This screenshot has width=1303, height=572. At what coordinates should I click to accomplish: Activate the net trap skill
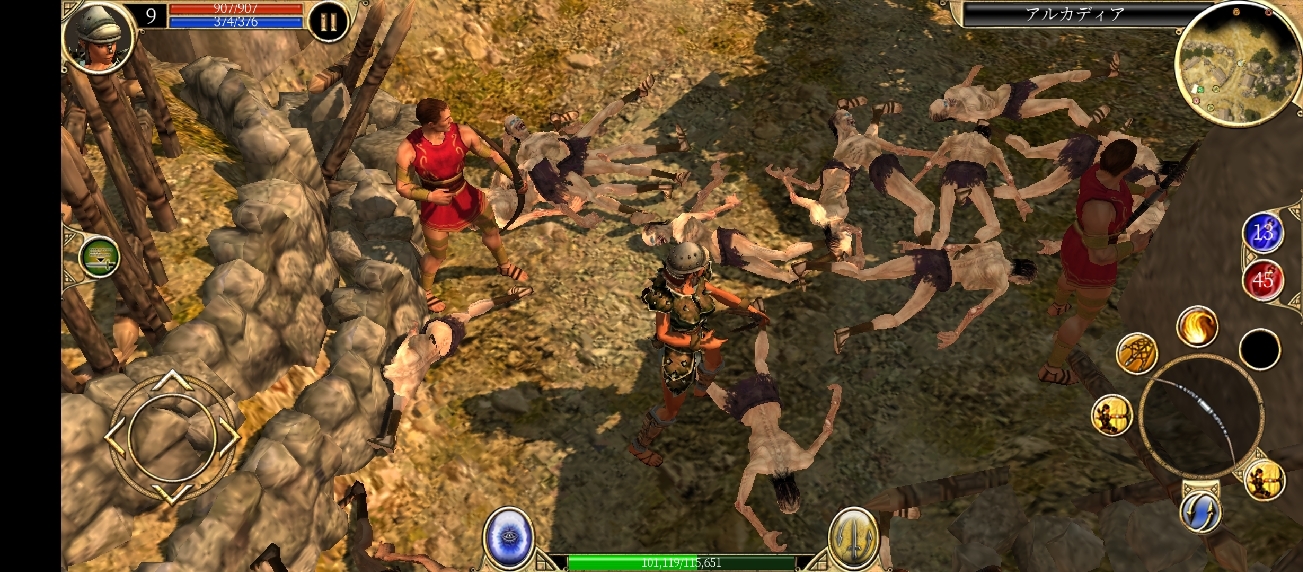pyautogui.click(x=1137, y=354)
